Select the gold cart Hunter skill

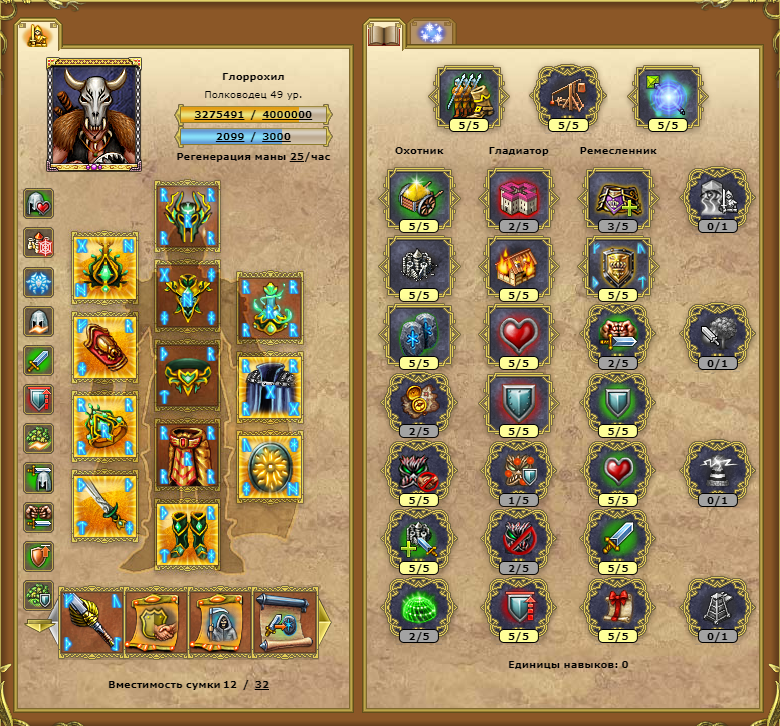[420, 198]
